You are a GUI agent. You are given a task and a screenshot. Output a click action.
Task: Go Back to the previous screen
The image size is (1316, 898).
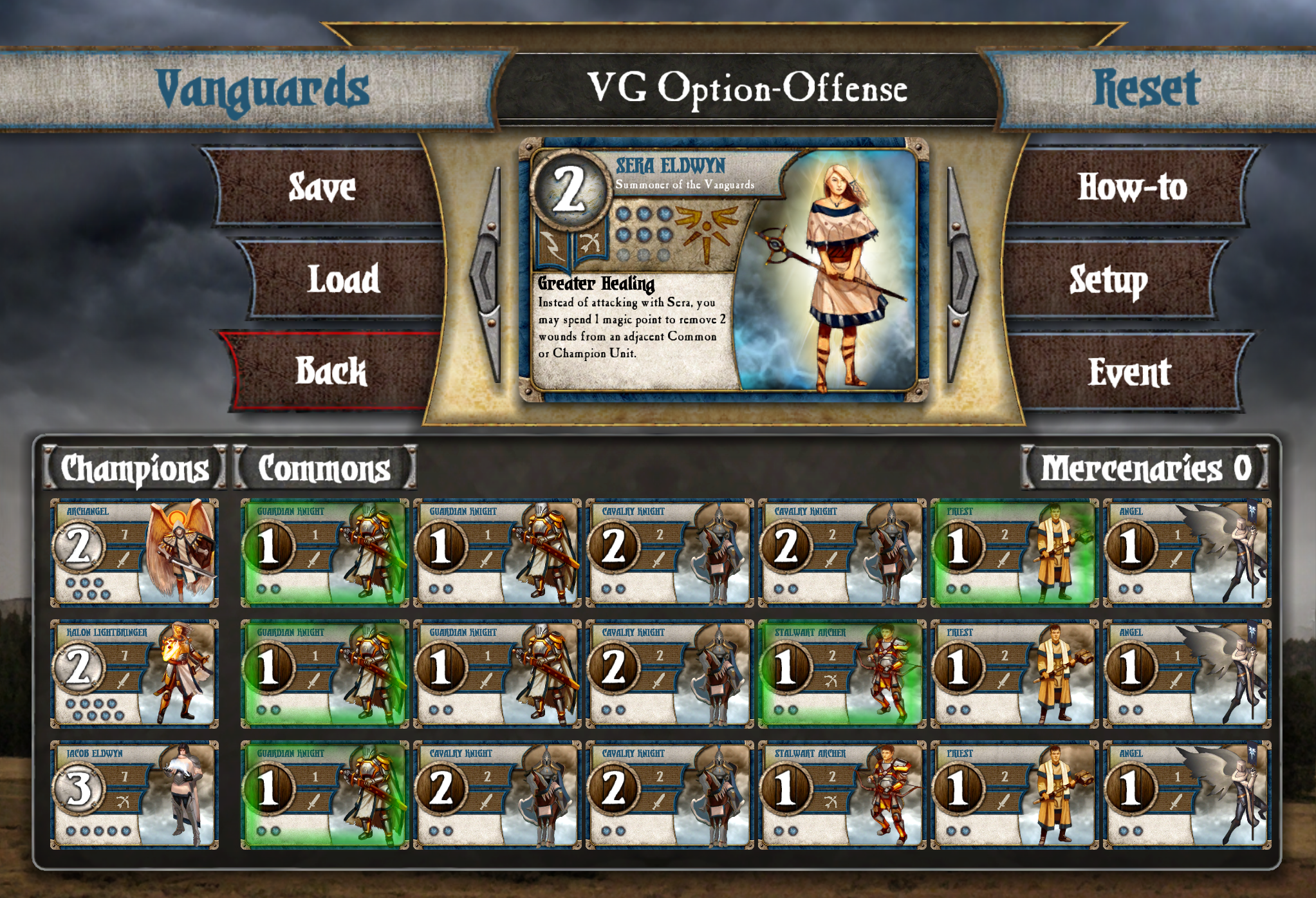[331, 371]
